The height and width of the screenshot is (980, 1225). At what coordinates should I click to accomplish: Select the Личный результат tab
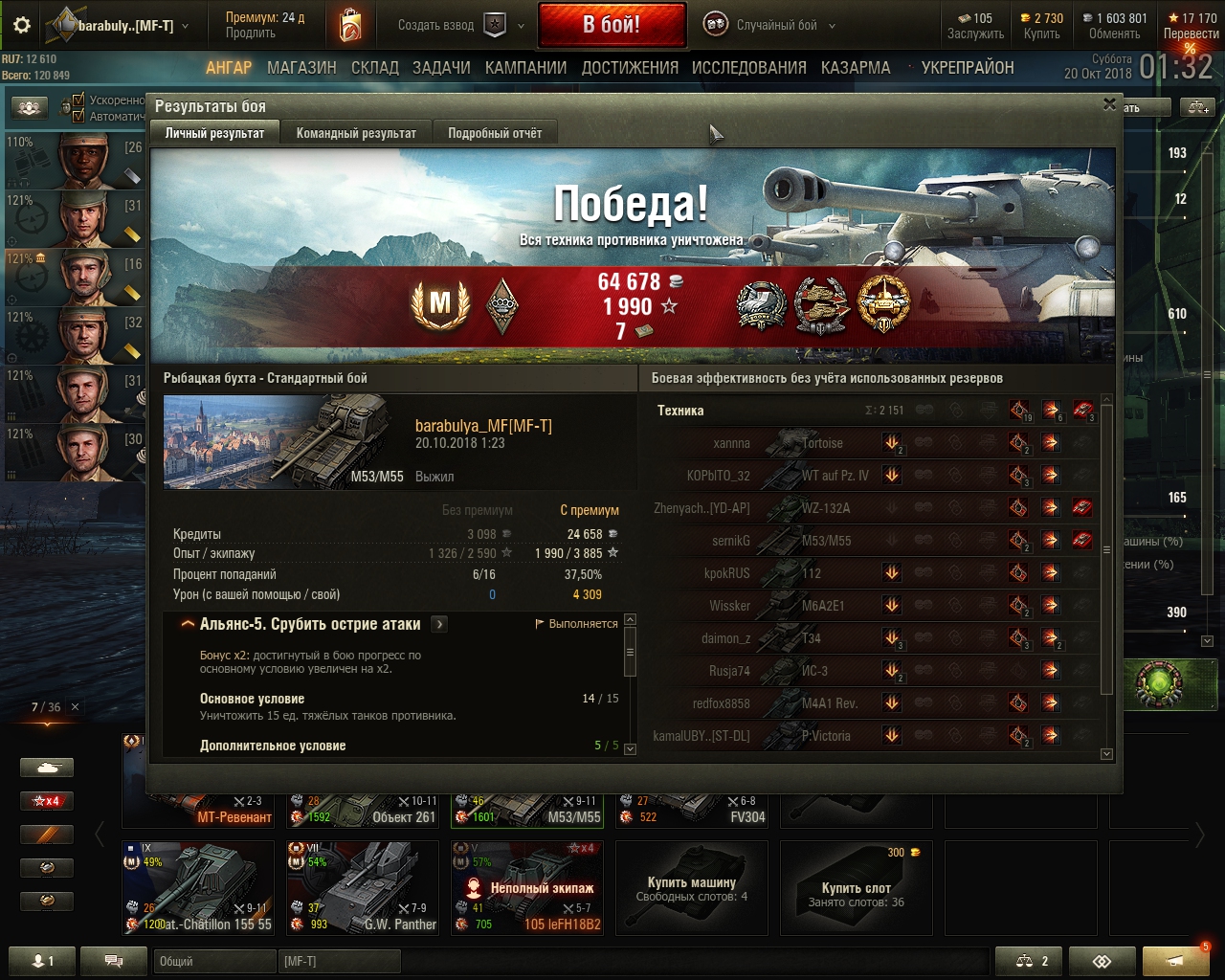(214, 133)
